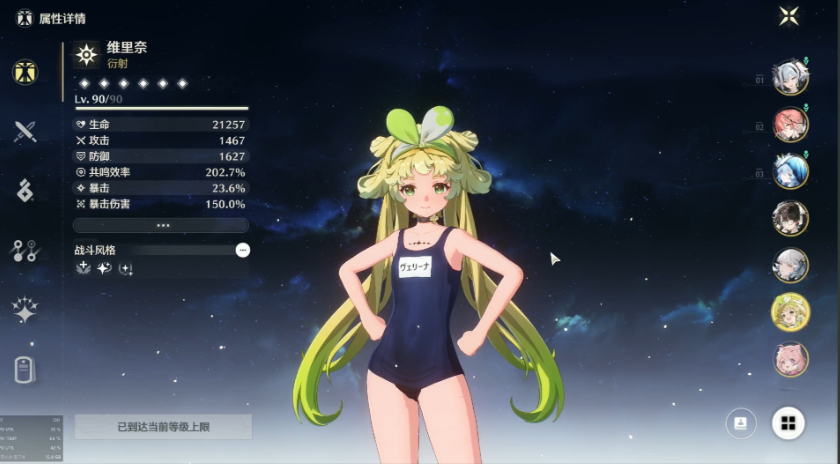Close the attribute details screen
This screenshot has width=840, height=464.
click(x=789, y=16)
